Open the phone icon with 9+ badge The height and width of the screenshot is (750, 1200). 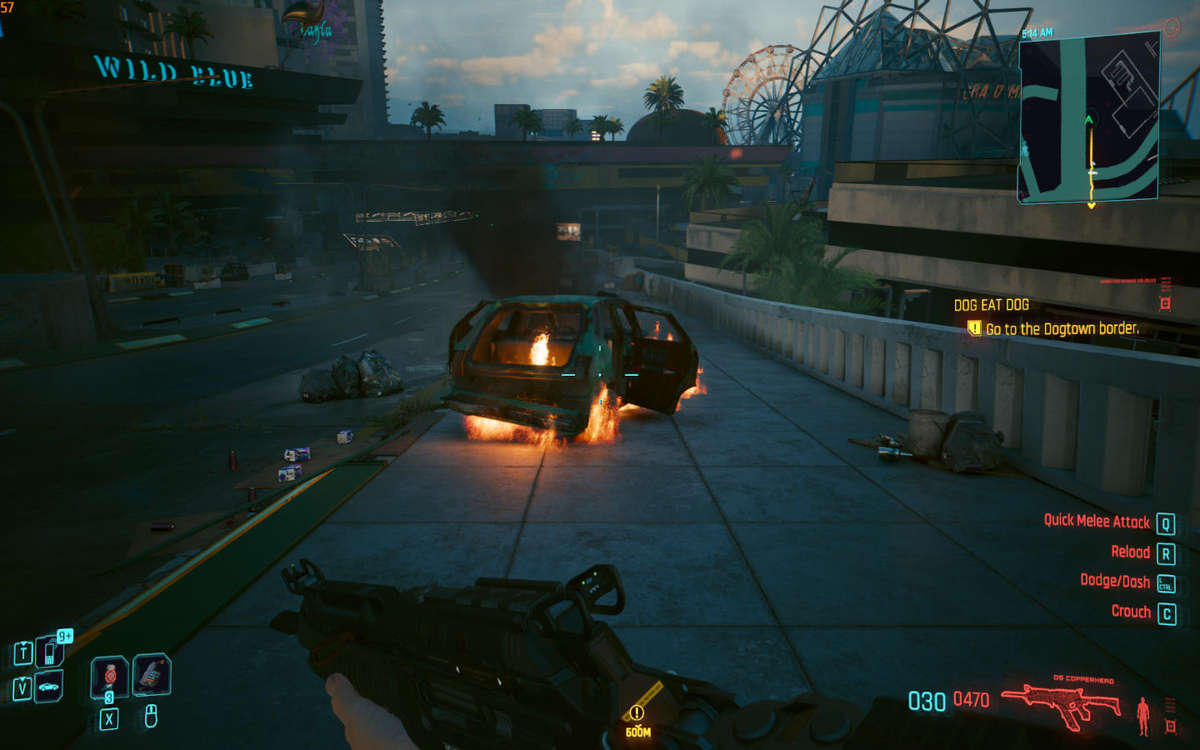coord(50,651)
